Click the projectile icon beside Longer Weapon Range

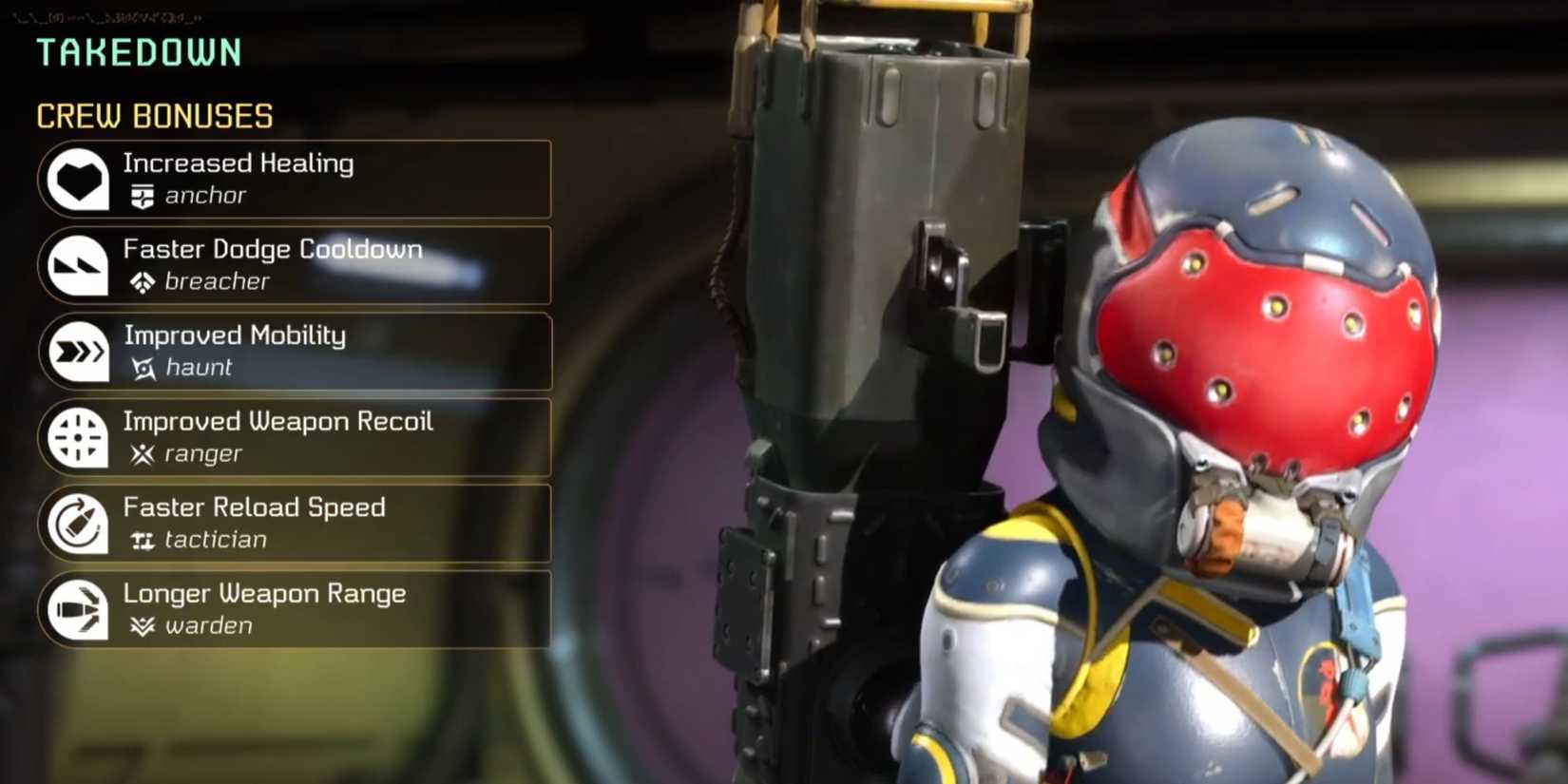coord(81,609)
